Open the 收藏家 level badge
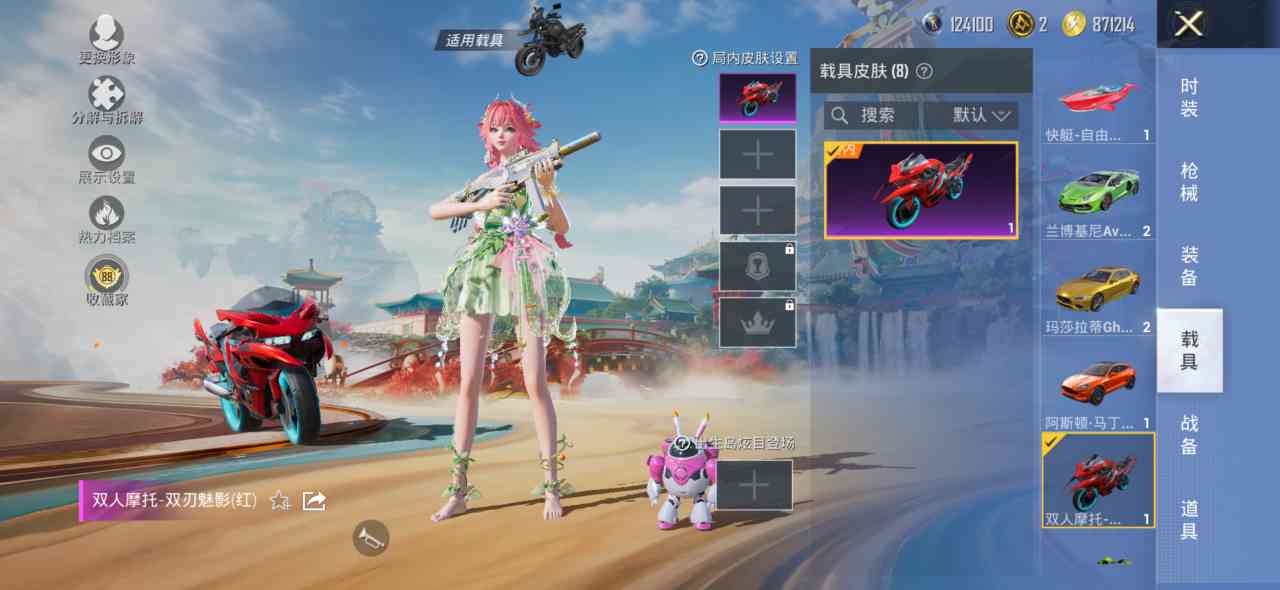Image resolution: width=1280 pixels, height=590 pixels. point(107,278)
